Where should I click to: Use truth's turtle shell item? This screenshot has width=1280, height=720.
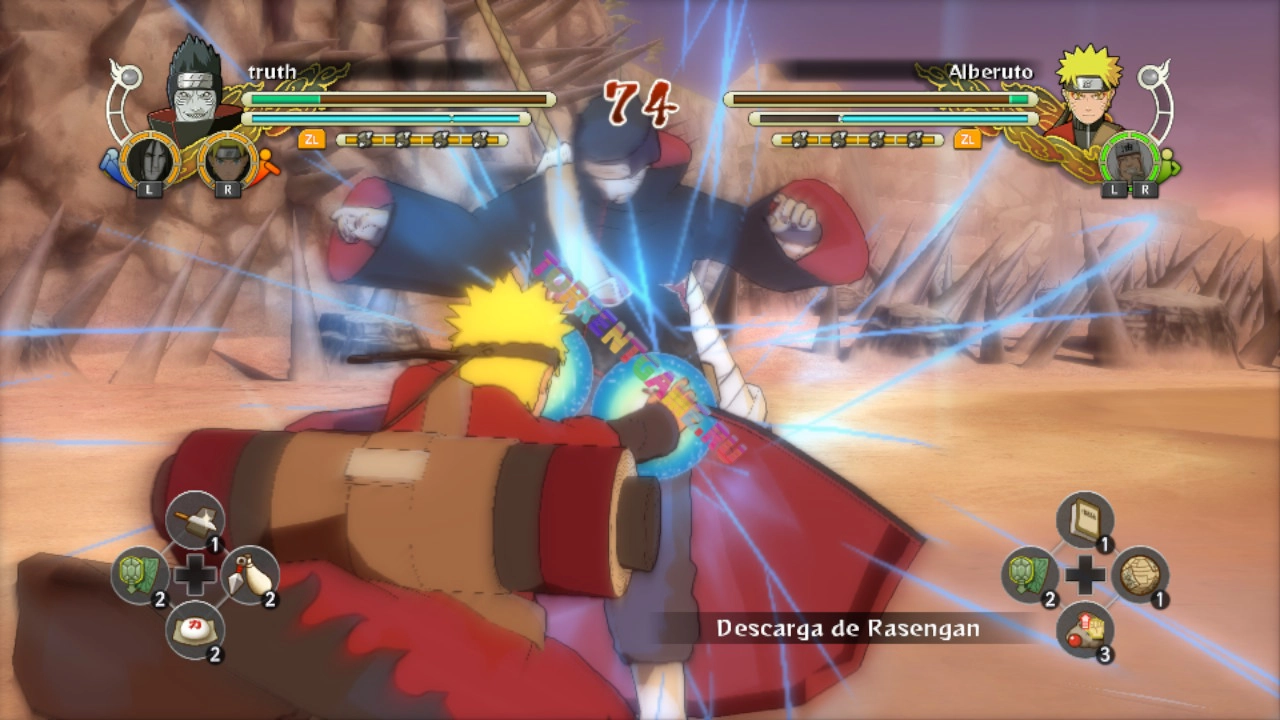(139, 576)
